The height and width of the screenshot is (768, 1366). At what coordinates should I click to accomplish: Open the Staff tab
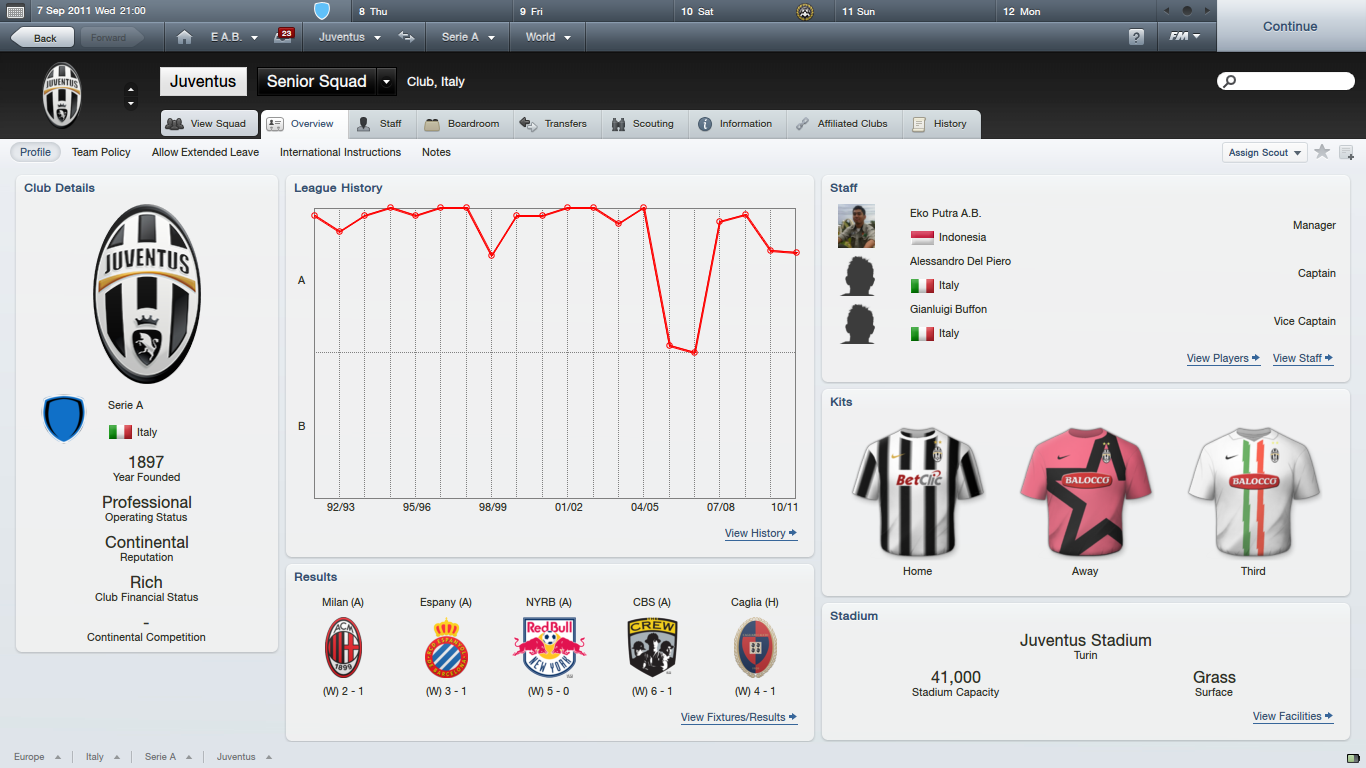(x=380, y=124)
